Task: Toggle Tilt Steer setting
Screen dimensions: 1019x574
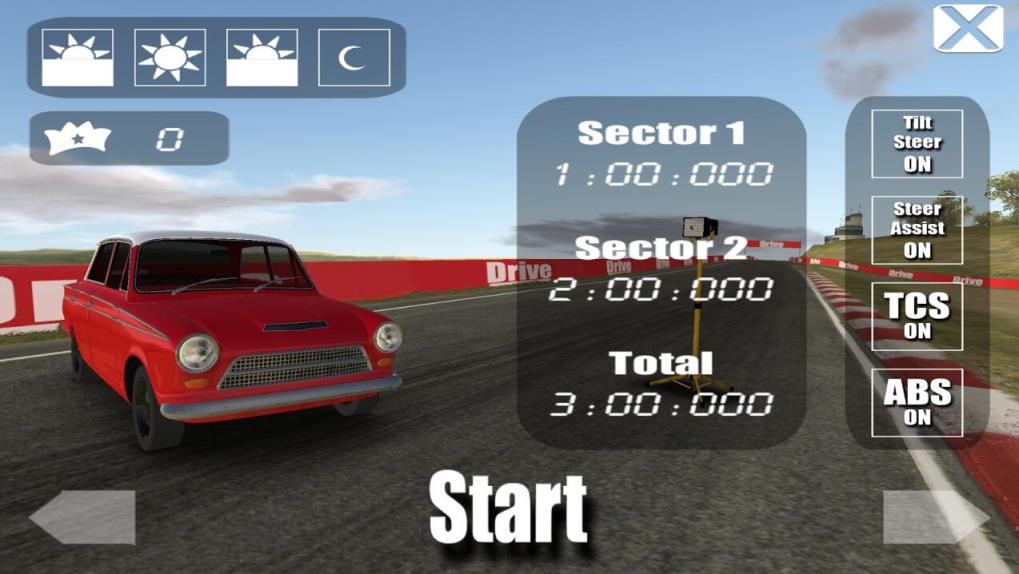Action: pyautogui.click(x=917, y=144)
